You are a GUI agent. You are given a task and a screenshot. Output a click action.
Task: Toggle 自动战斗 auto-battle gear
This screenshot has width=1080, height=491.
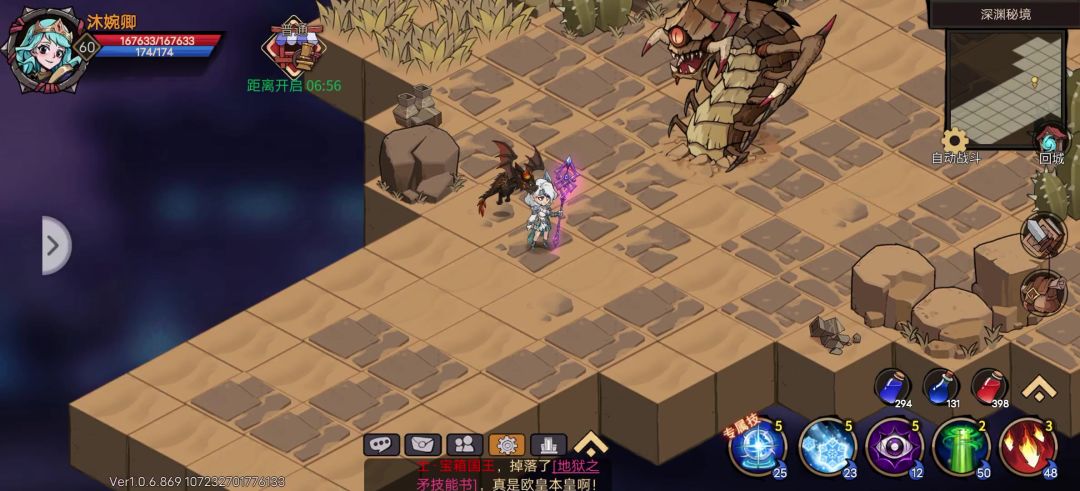pos(956,141)
